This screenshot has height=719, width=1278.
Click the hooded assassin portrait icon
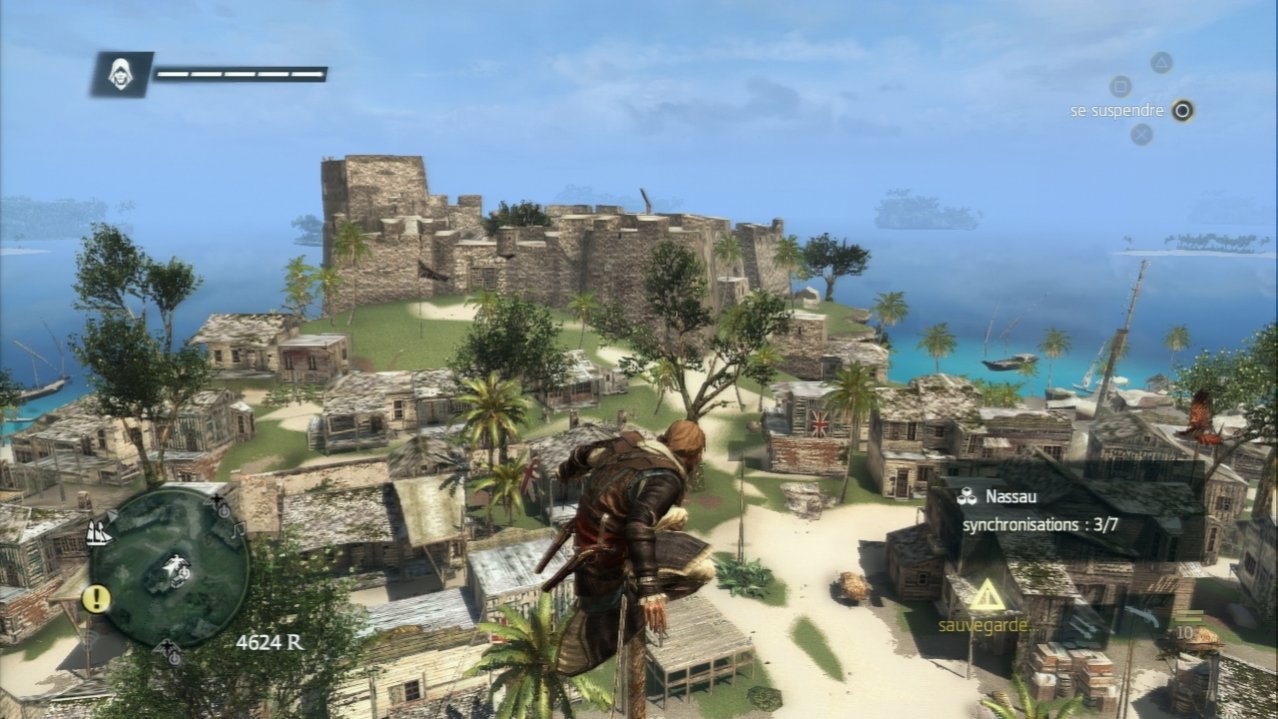coord(122,74)
